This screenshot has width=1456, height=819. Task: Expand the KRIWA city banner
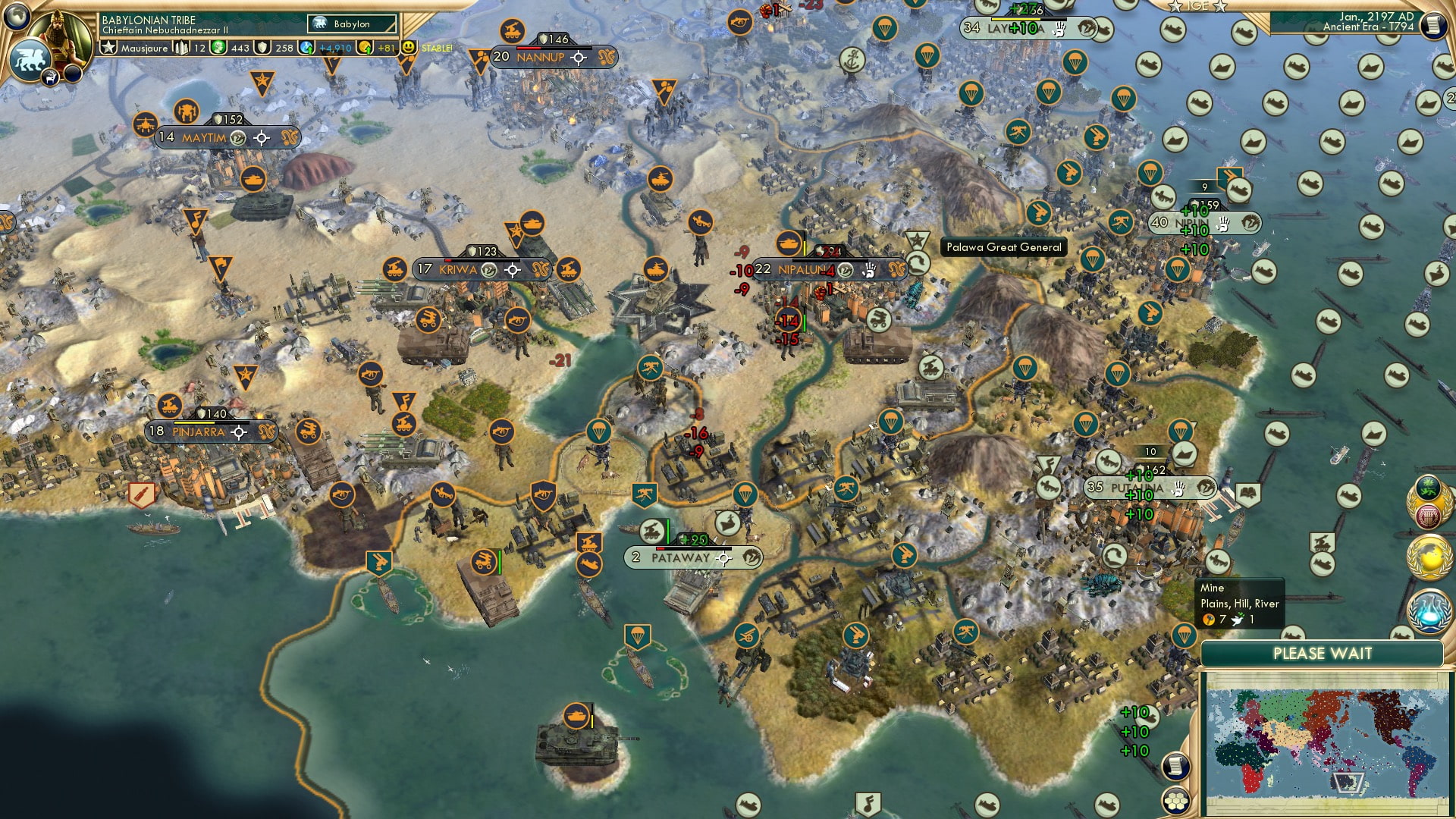click(457, 270)
